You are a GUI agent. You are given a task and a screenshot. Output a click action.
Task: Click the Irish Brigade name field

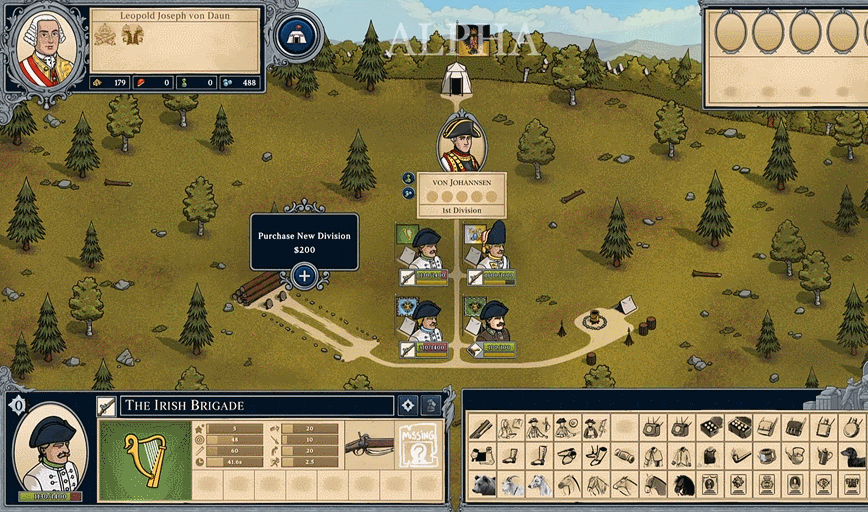coord(256,406)
